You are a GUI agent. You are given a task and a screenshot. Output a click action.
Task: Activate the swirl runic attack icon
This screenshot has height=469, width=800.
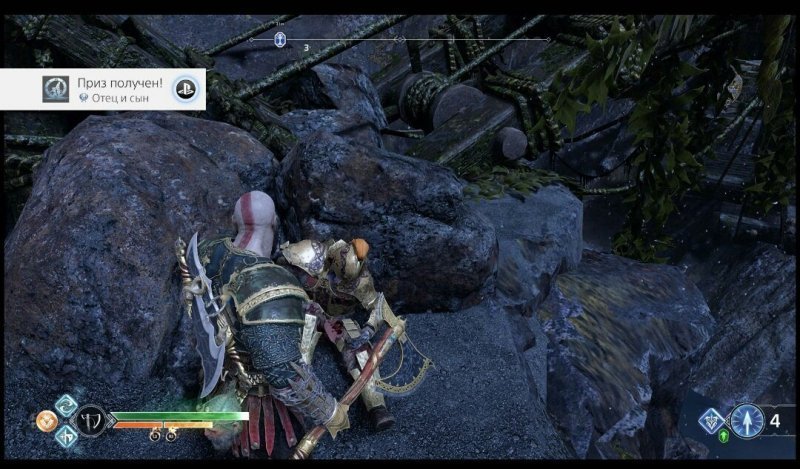point(64,405)
